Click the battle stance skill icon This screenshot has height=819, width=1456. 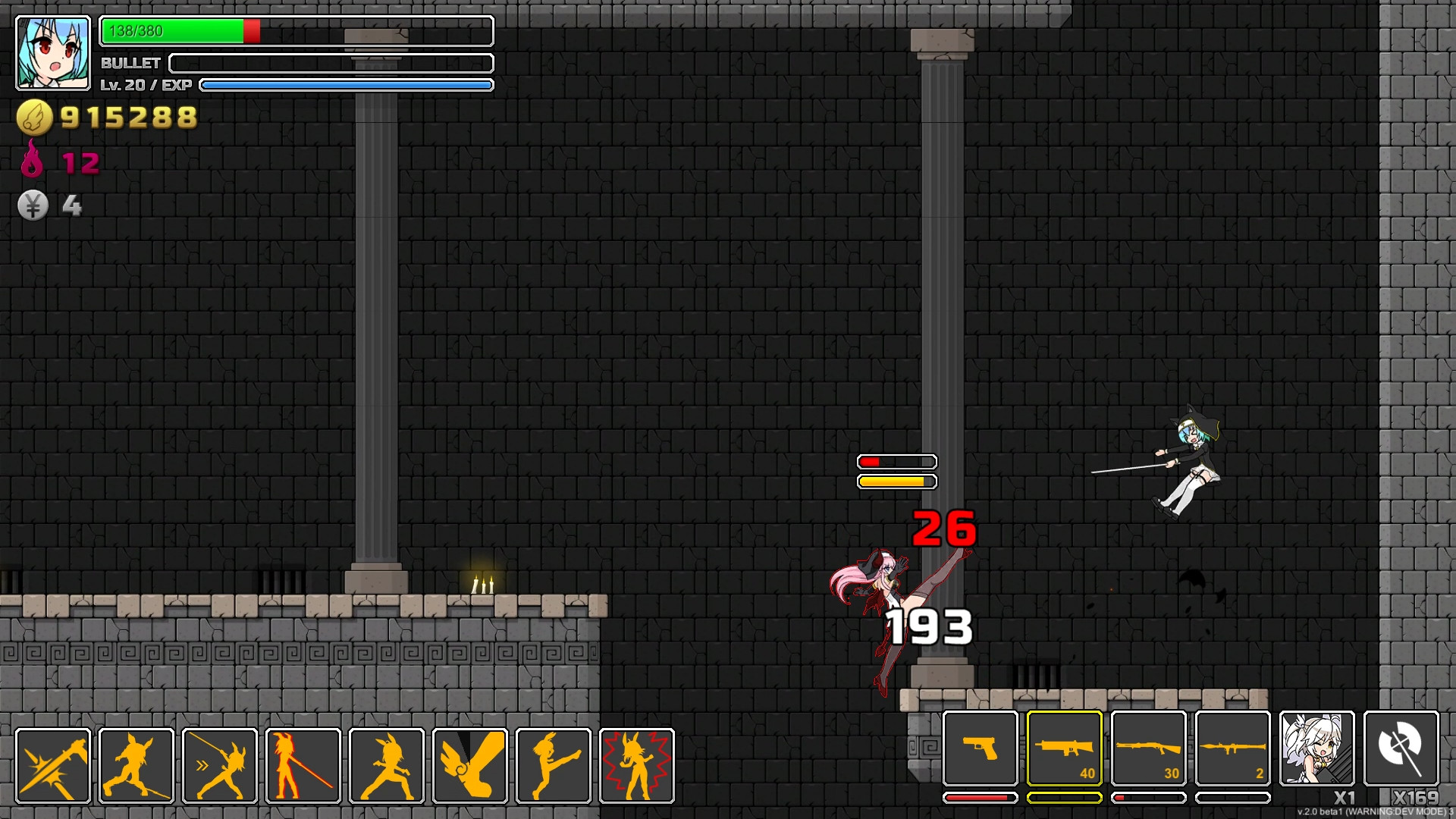(x=387, y=764)
